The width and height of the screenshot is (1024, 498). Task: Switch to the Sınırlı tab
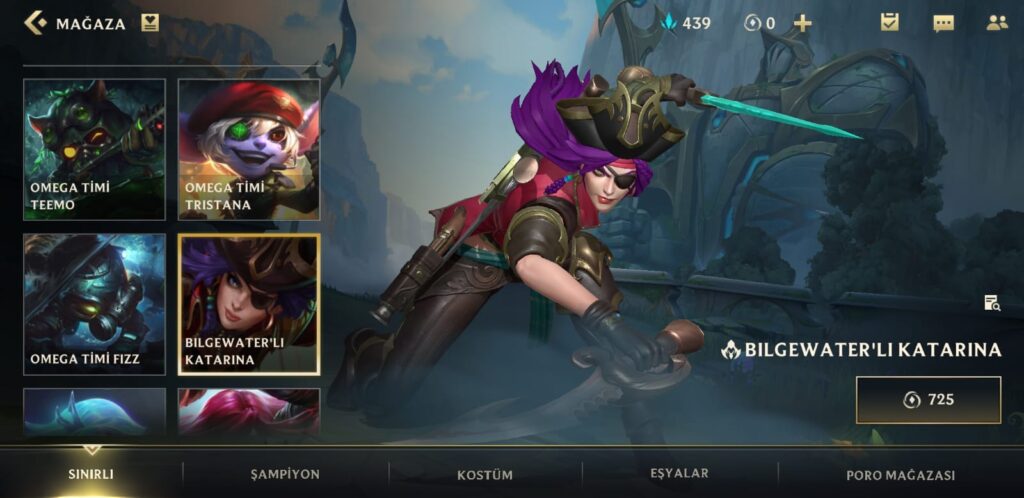tap(92, 474)
